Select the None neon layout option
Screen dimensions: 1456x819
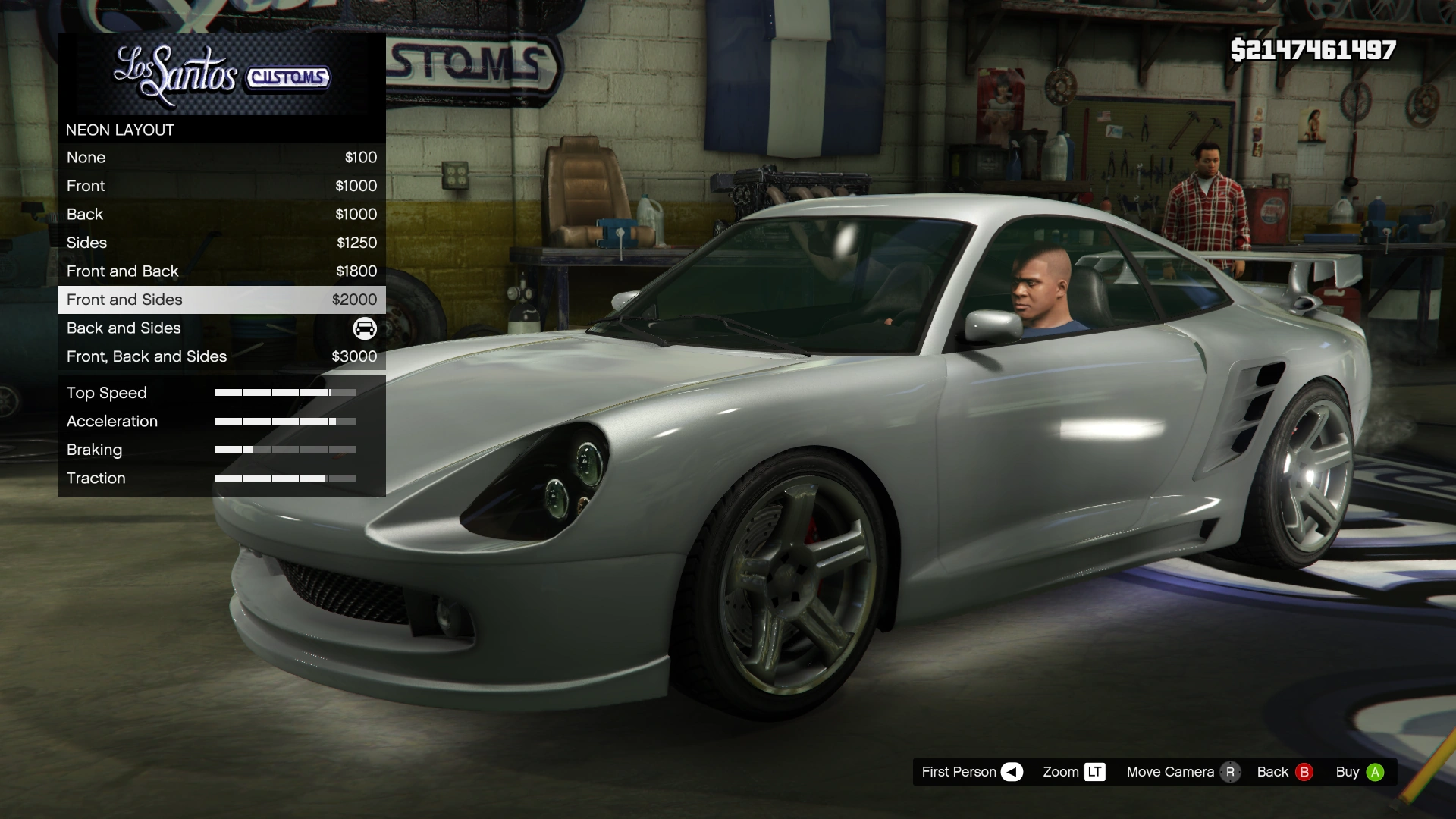(x=221, y=158)
